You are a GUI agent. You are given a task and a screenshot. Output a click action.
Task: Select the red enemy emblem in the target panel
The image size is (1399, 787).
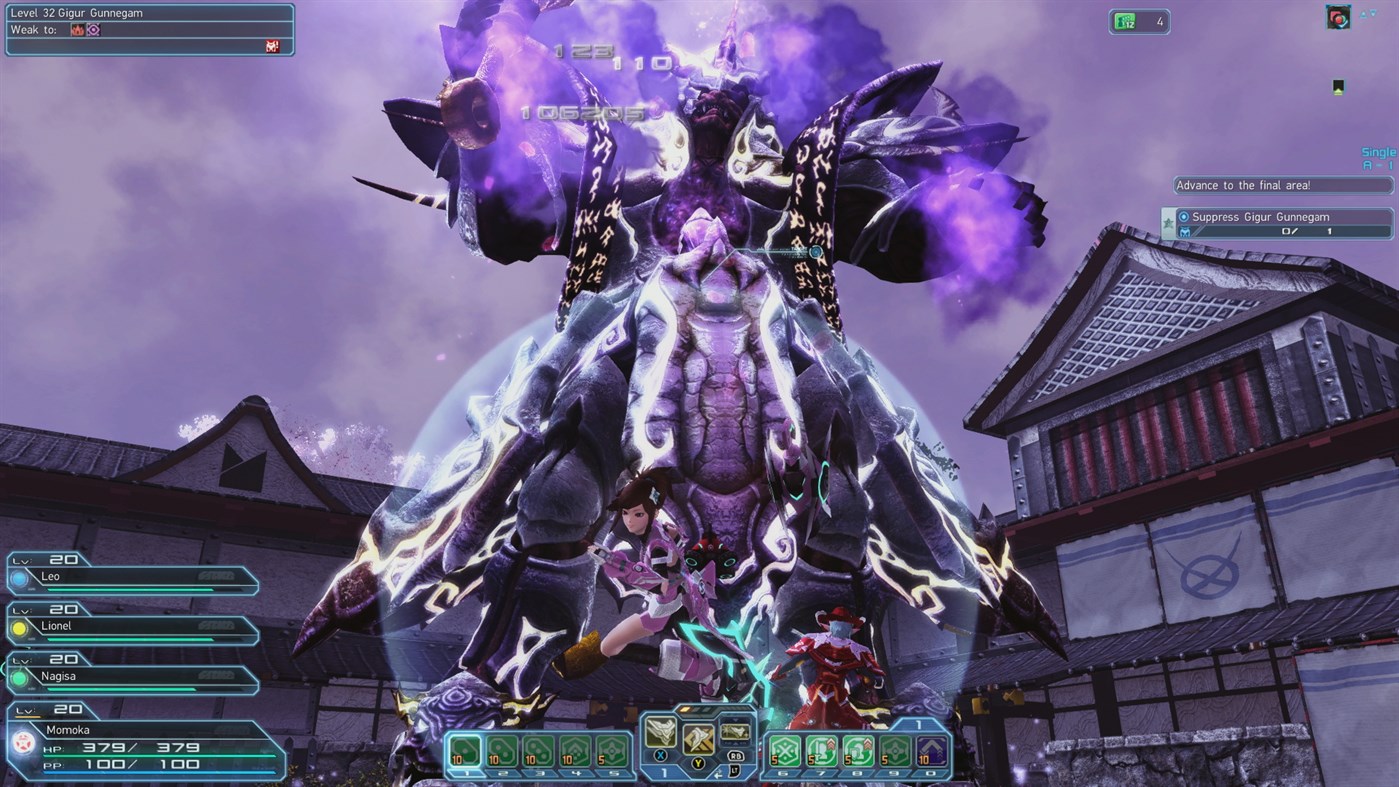272,46
